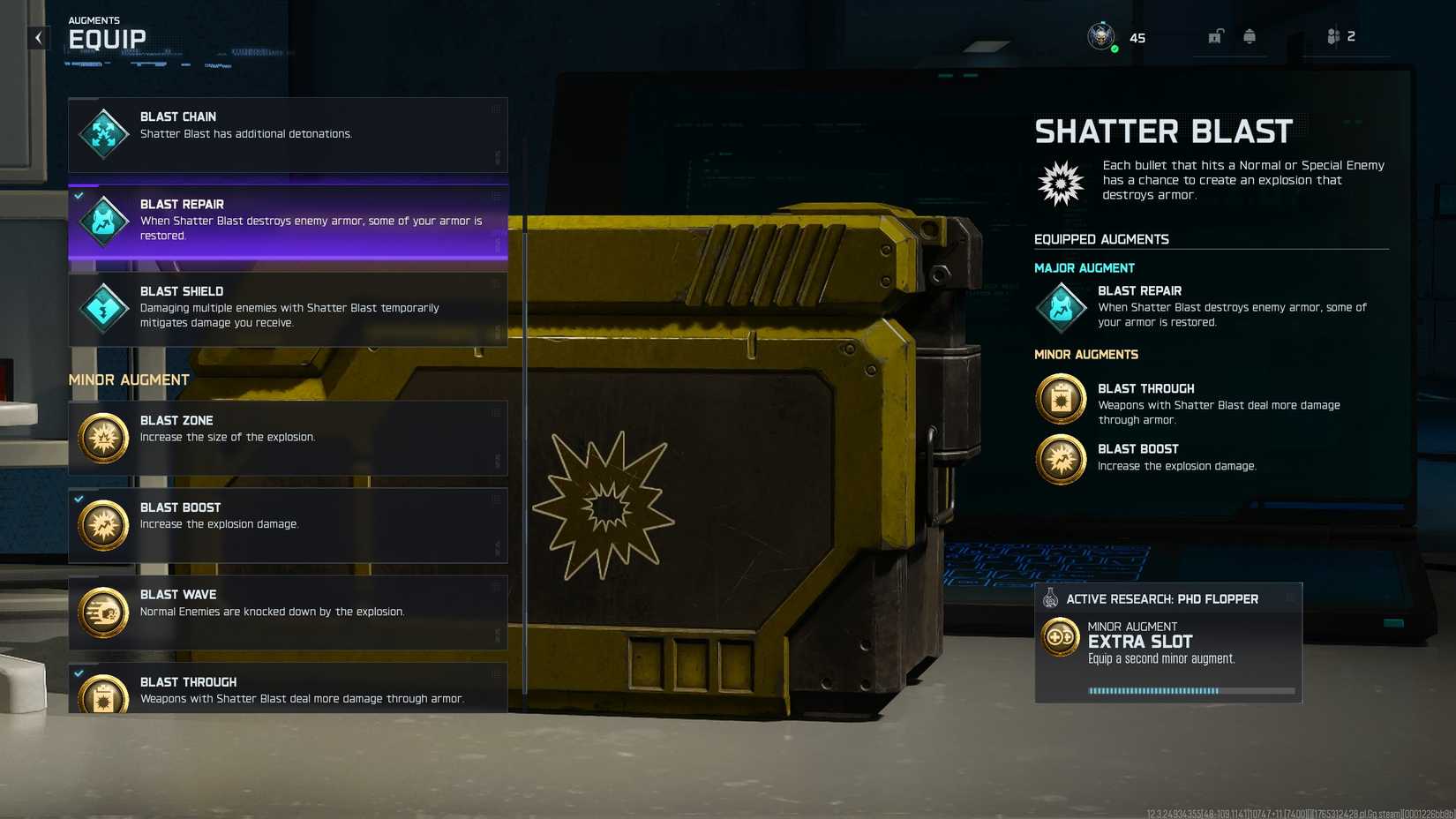1456x819 pixels.
Task: Click the equipped Blast Repair icon under Major Augment
Action: point(1061,307)
